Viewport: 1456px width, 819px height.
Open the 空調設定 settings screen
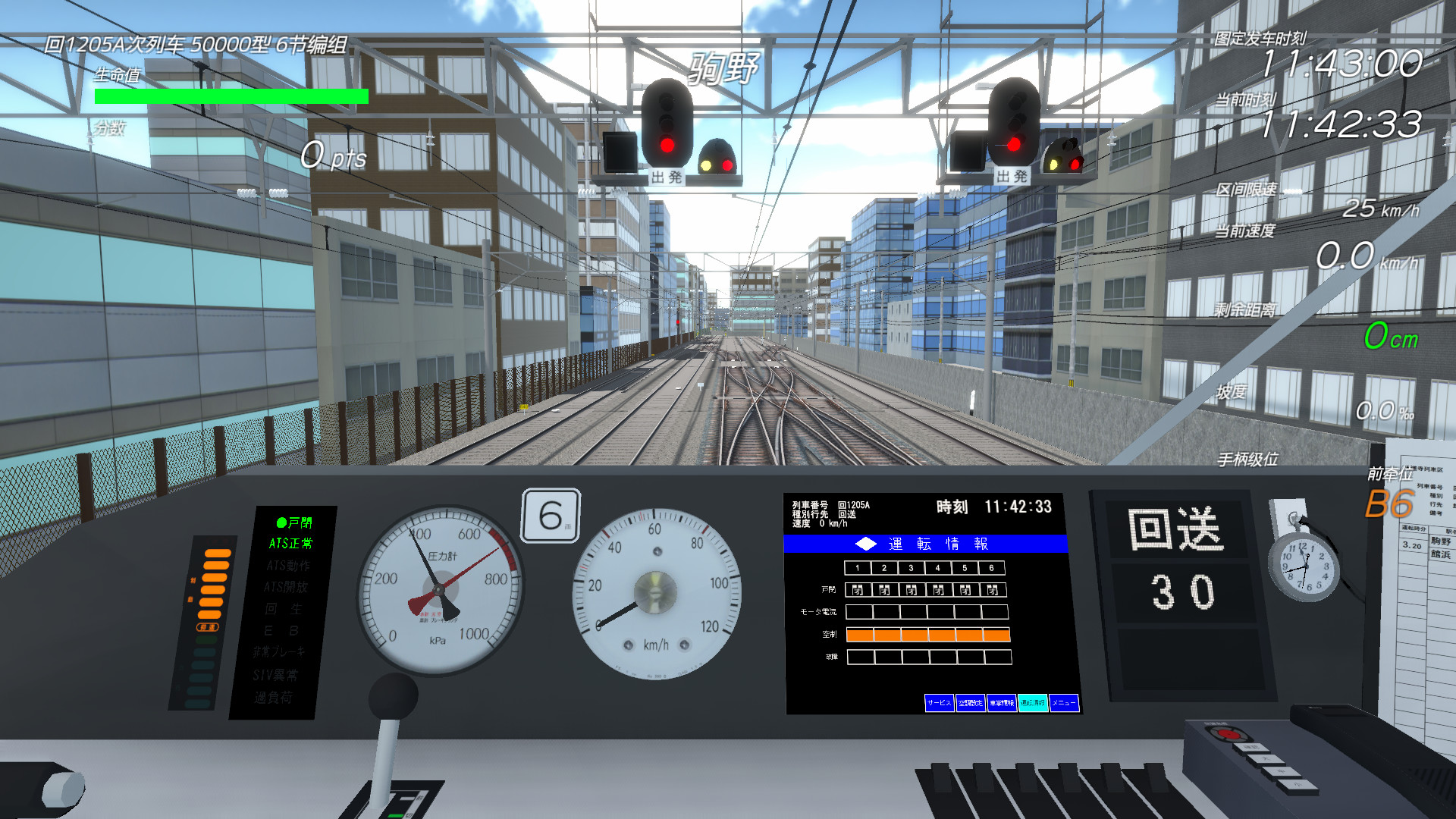click(971, 703)
